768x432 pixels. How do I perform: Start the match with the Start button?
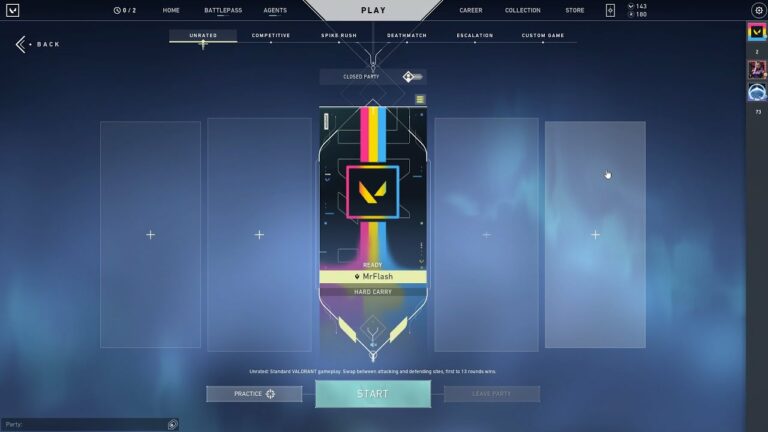373,394
